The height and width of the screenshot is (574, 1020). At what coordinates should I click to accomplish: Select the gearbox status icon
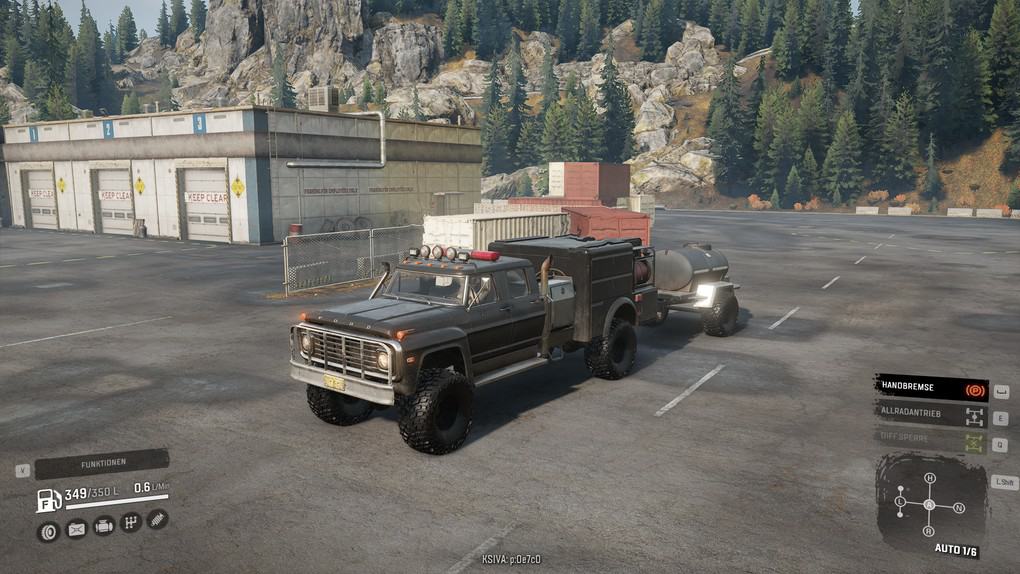[x=130, y=522]
